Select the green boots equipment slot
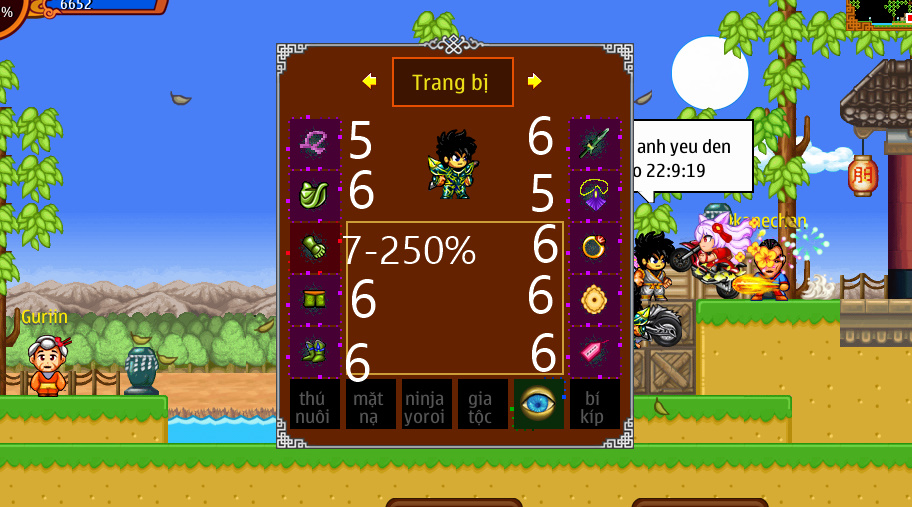The width and height of the screenshot is (912, 507). [314, 351]
